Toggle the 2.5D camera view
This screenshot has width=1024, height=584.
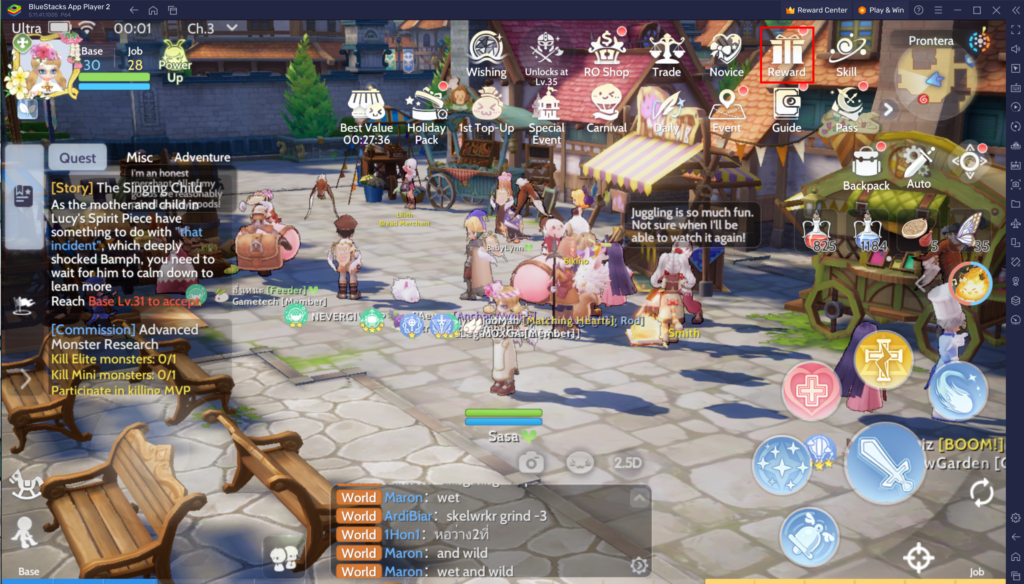[627, 463]
